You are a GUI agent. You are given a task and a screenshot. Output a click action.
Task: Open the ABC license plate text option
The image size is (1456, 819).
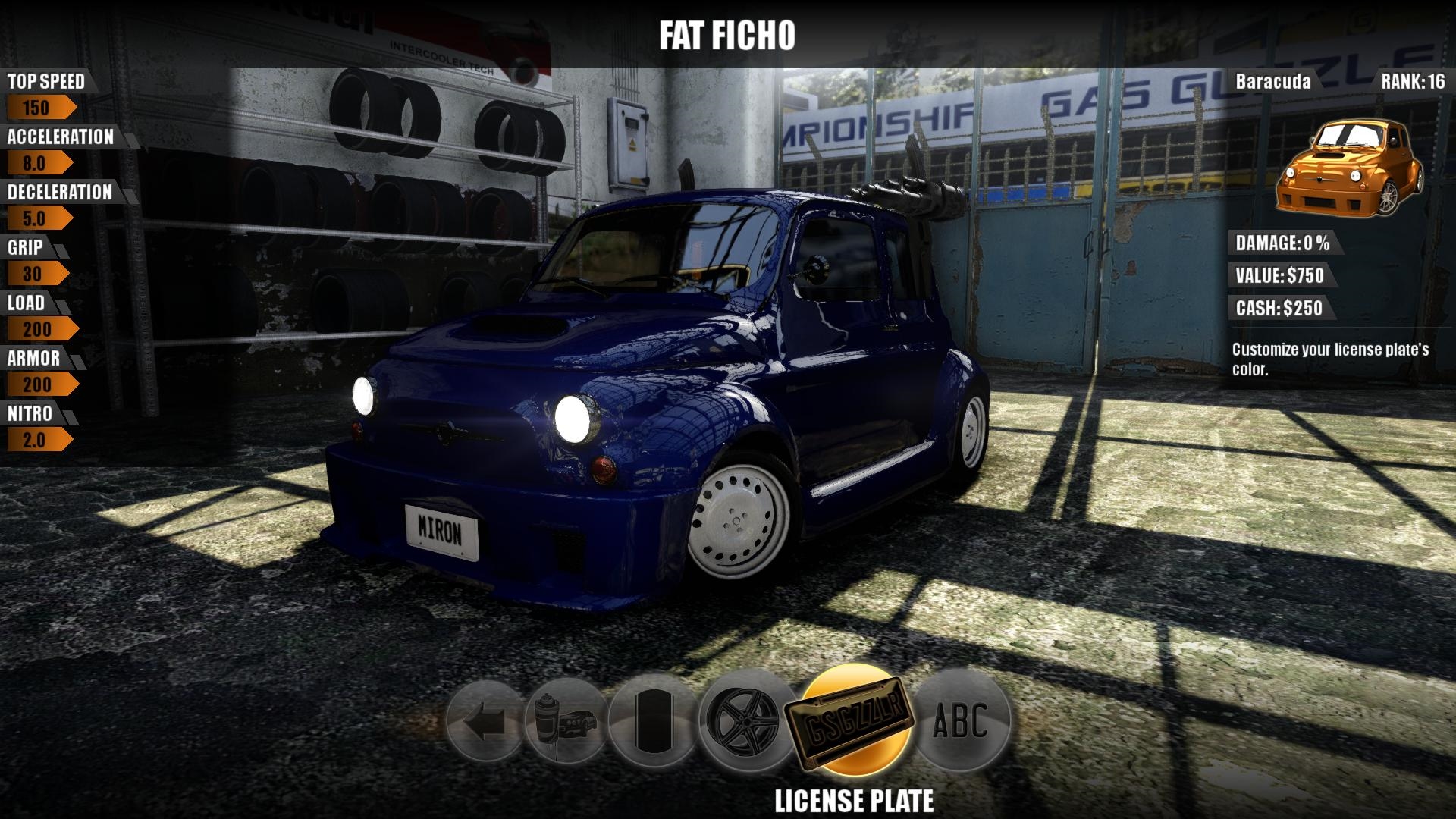962,720
